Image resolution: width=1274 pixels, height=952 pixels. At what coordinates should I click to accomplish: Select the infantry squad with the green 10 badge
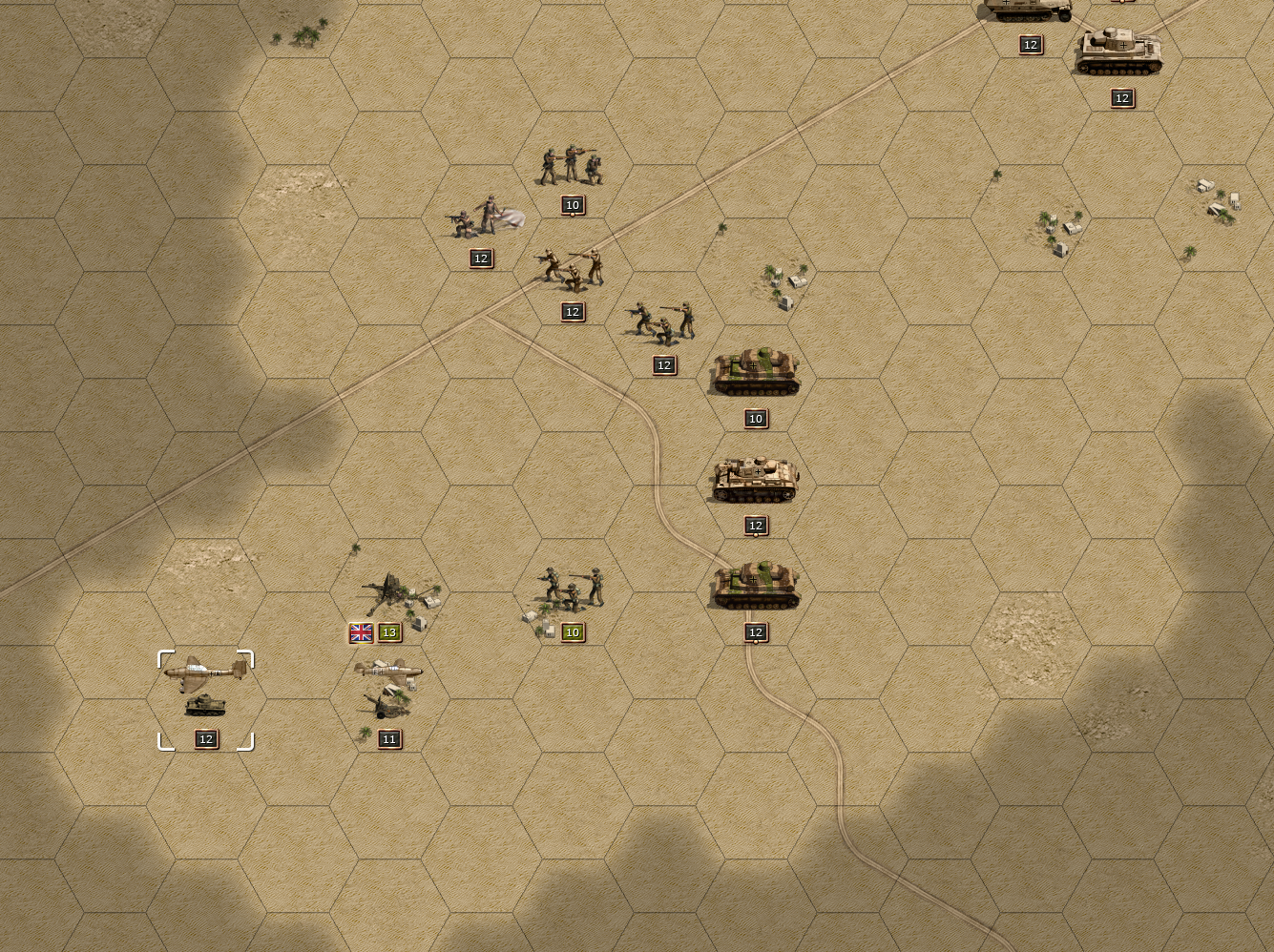click(572, 589)
